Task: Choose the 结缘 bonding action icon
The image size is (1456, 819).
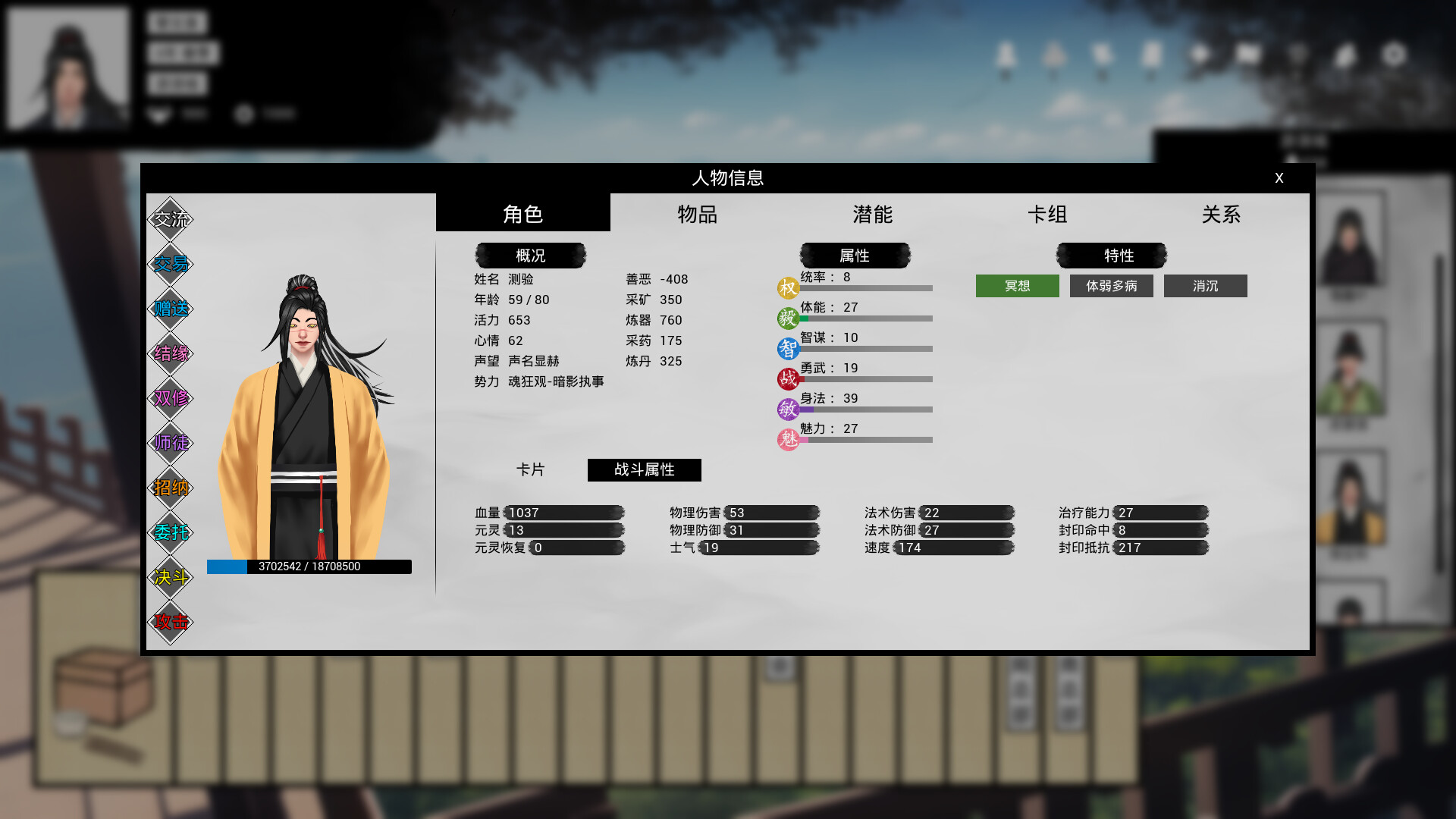Action: coord(171,353)
